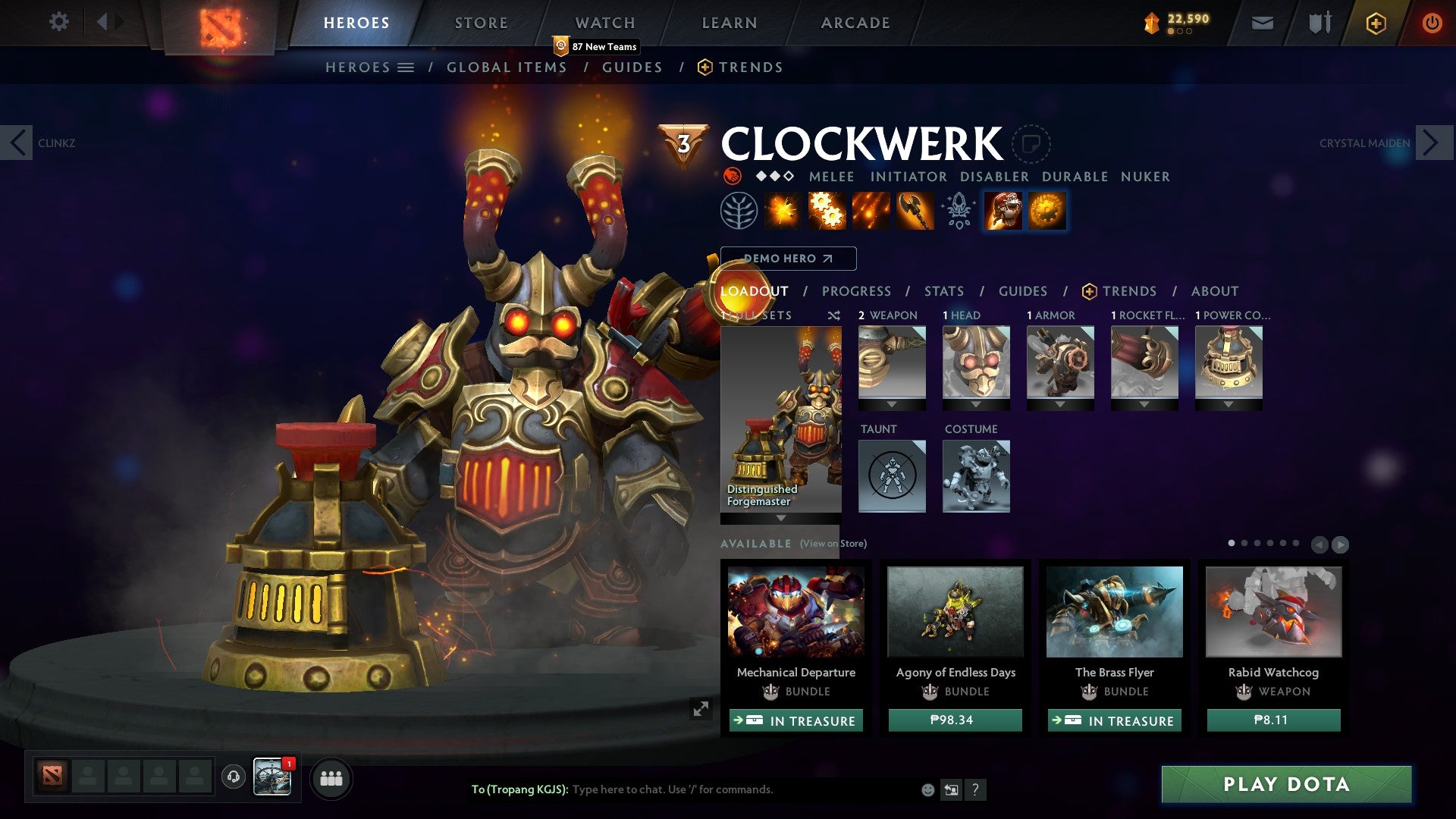Select the Clockwerk persona portrait icon

click(1003, 210)
